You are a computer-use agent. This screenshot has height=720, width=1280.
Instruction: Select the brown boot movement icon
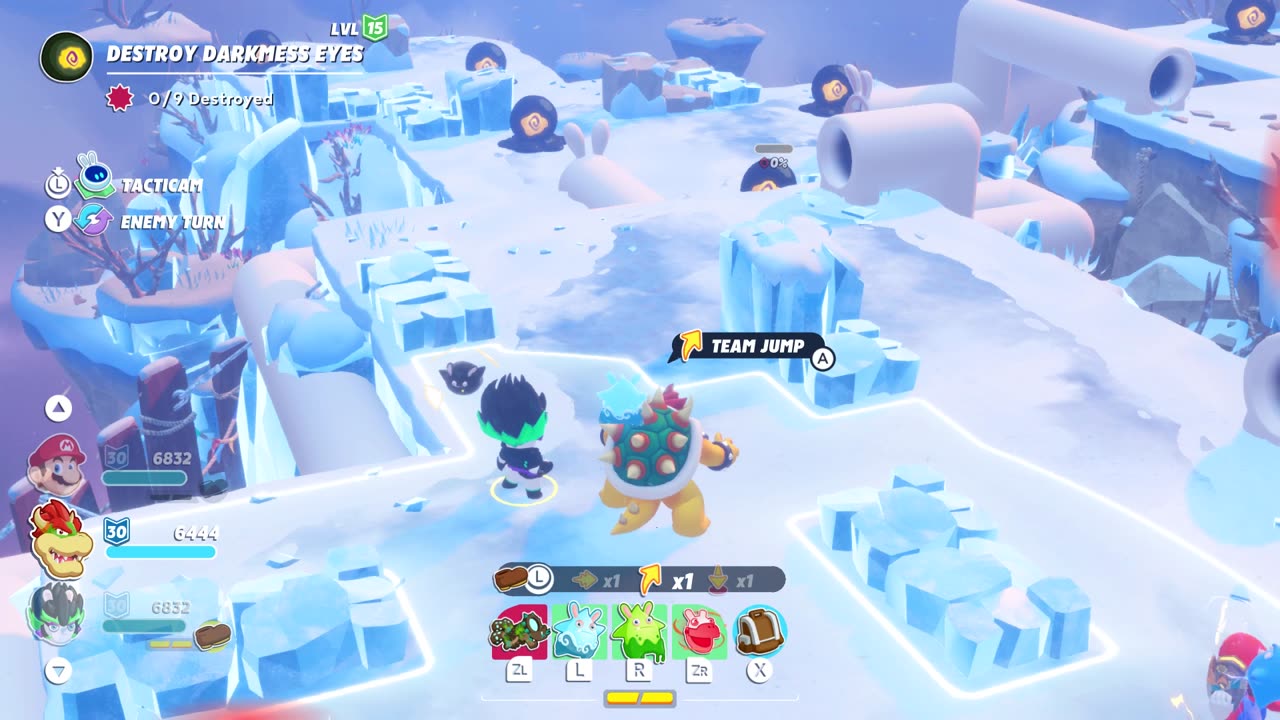511,578
